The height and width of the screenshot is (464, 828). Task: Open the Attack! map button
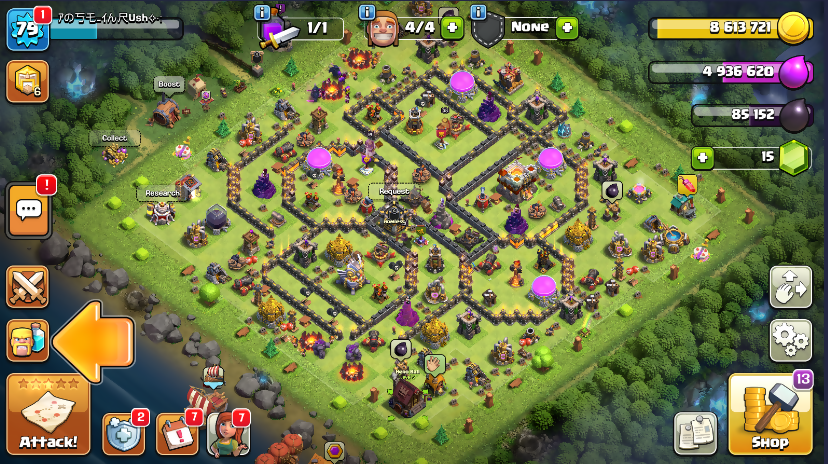pyautogui.click(x=47, y=414)
